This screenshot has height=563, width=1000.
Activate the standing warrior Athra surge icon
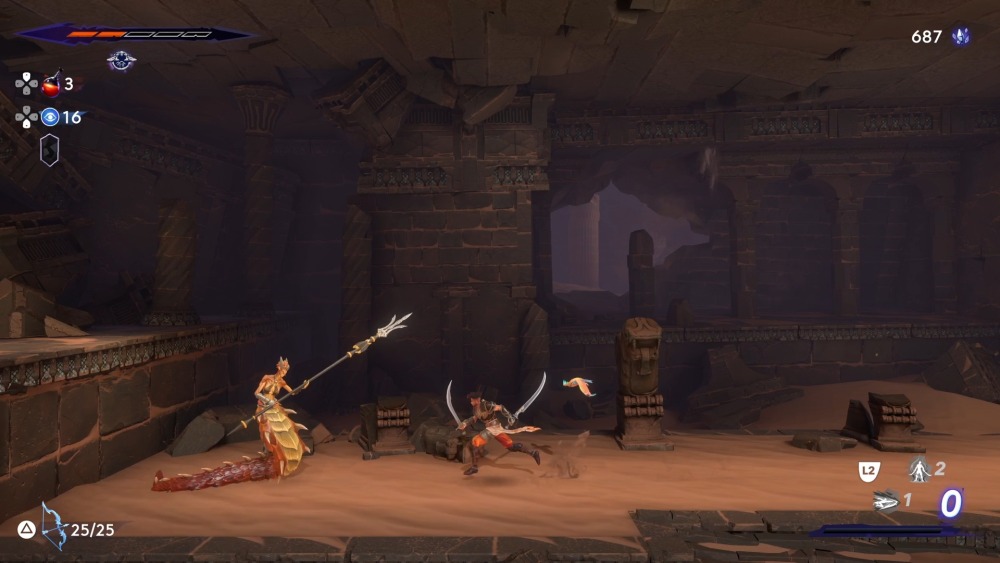[x=918, y=468]
